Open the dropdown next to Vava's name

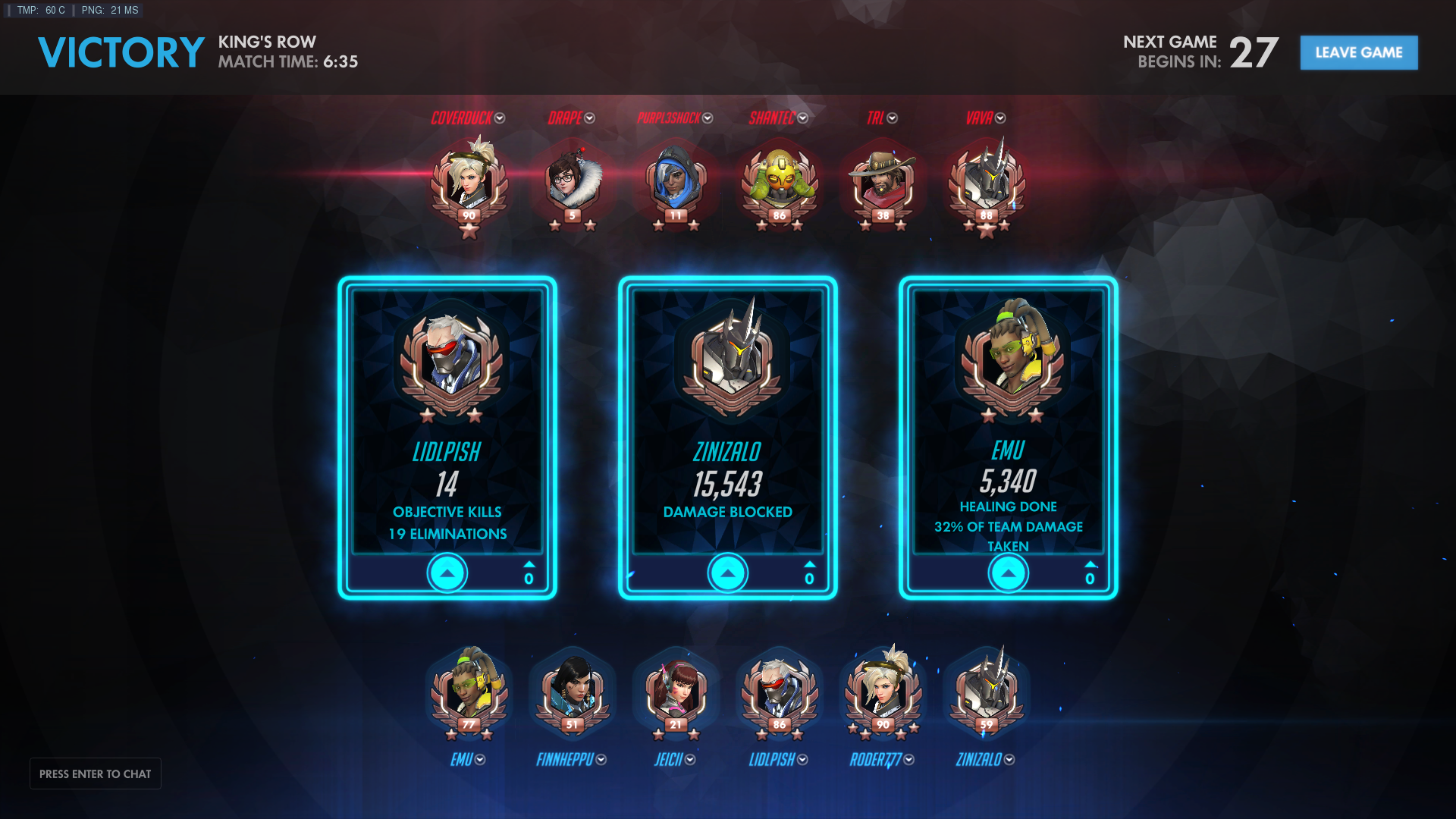click(x=1000, y=118)
